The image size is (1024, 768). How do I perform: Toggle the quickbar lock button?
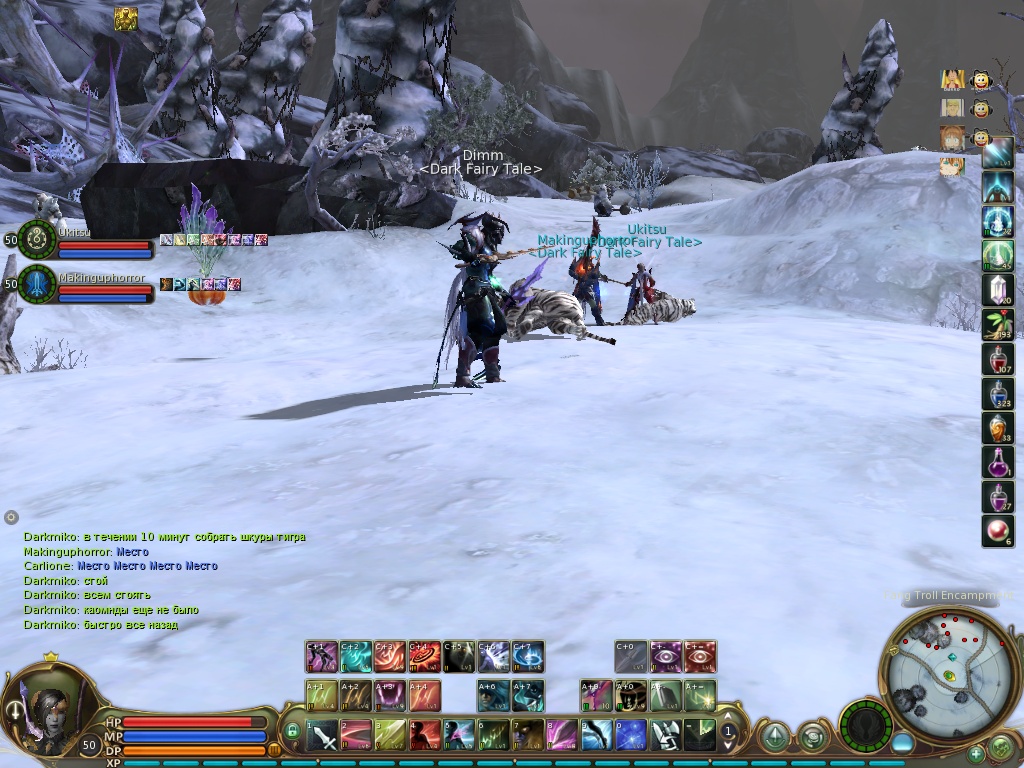click(292, 732)
